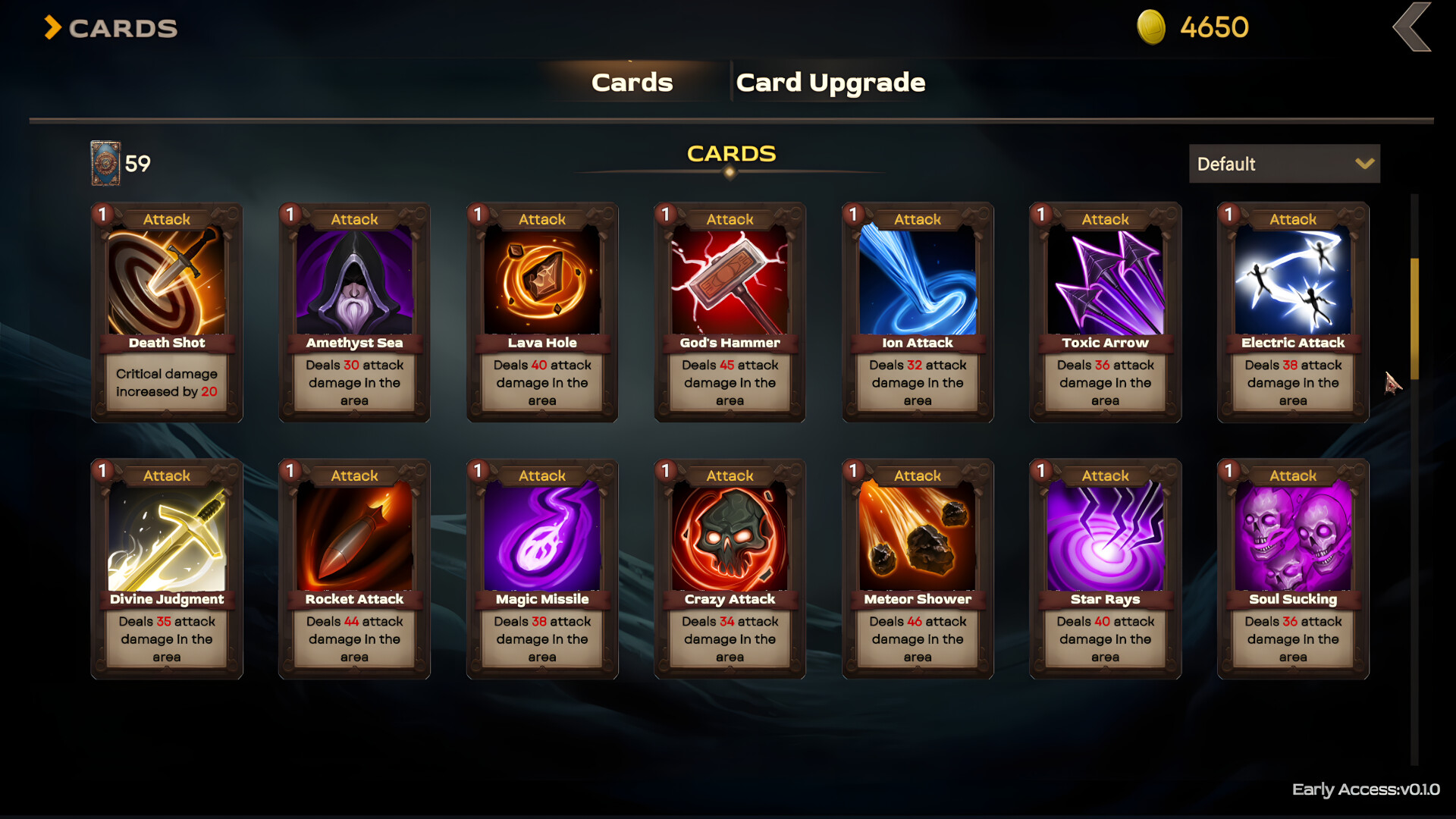Image resolution: width=1456 pixels, height=819 pixels.
Task: Select the Lava Hole card
Action: click(541, 311)
